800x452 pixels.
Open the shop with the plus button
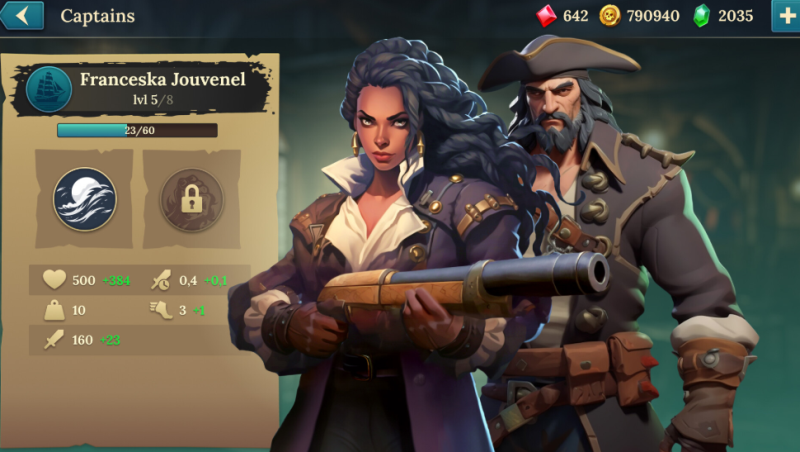point(785,16)
